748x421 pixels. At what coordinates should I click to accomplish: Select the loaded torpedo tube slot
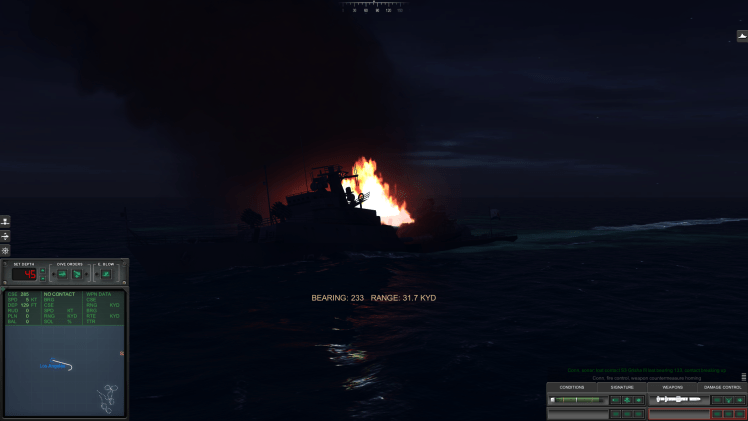pos(677,399)
